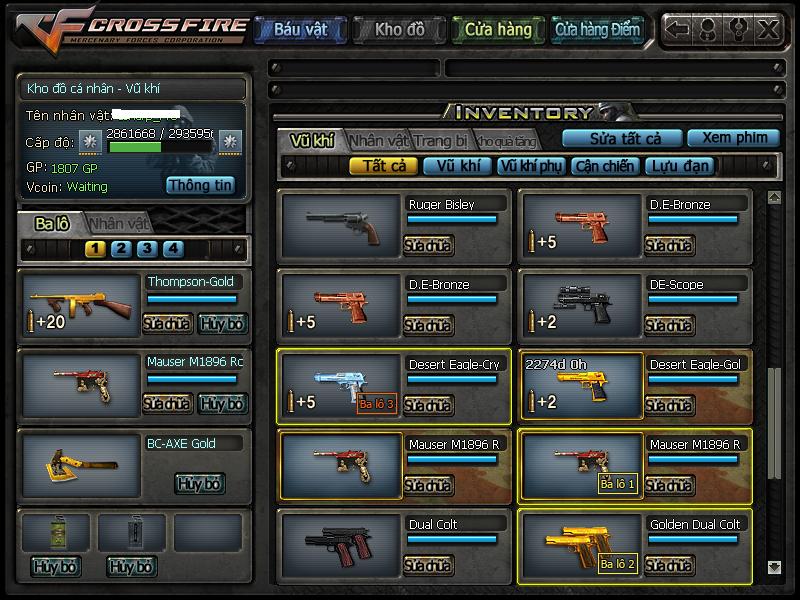800x600 pixels.
Task: Switch to the Trang bị tab
Action: [441, 140]
